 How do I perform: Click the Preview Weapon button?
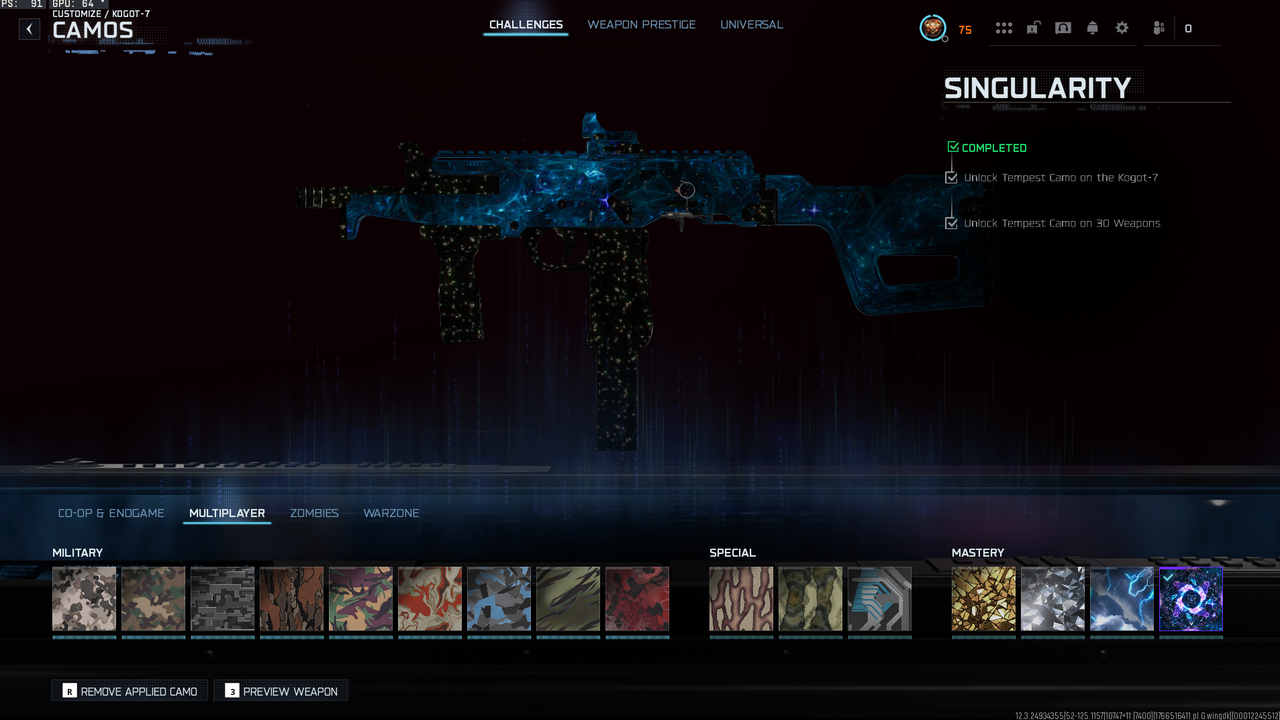click(281, 691)
